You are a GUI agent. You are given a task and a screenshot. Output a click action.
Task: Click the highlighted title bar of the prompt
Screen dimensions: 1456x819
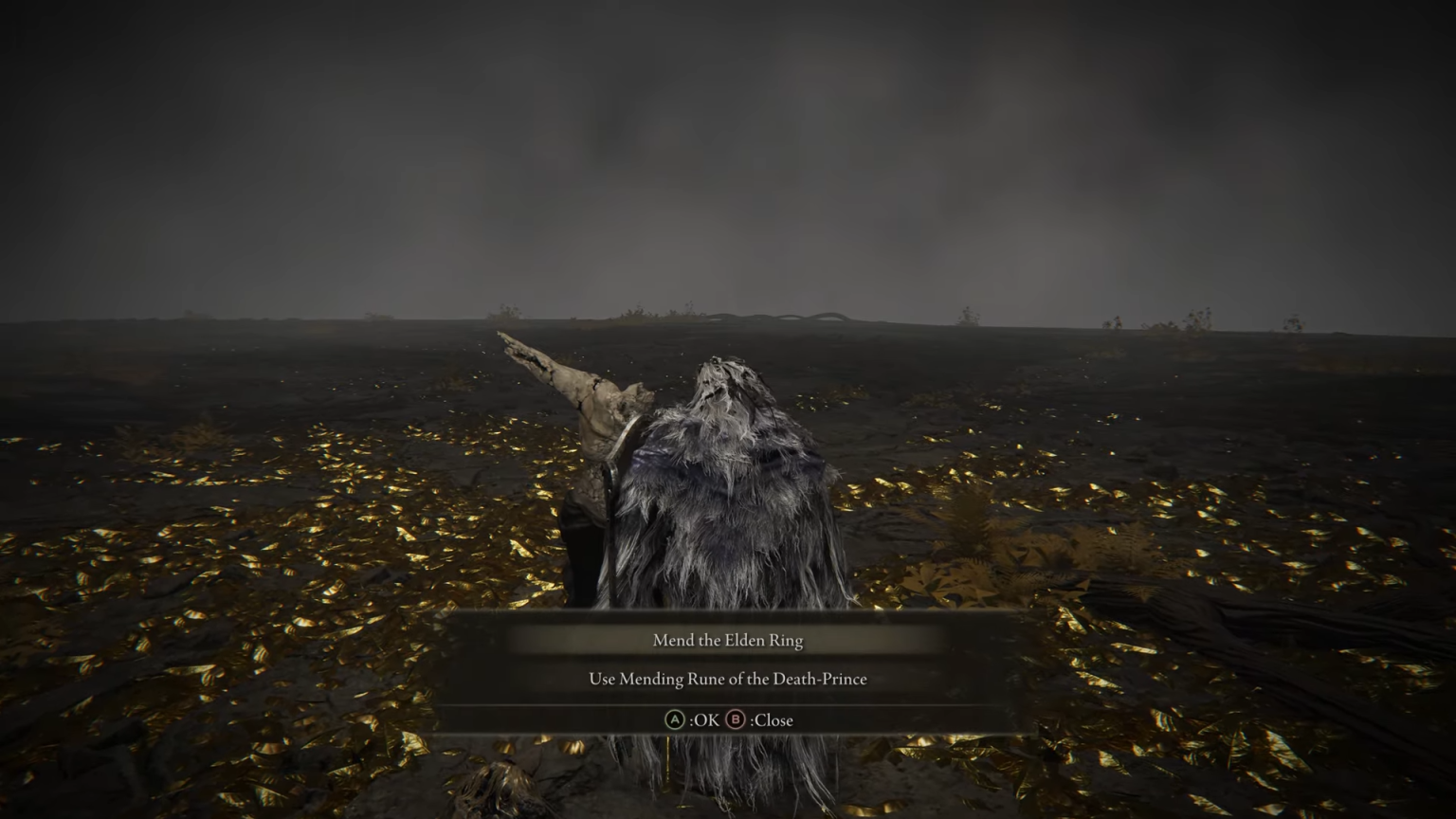[x=728, y=640]
